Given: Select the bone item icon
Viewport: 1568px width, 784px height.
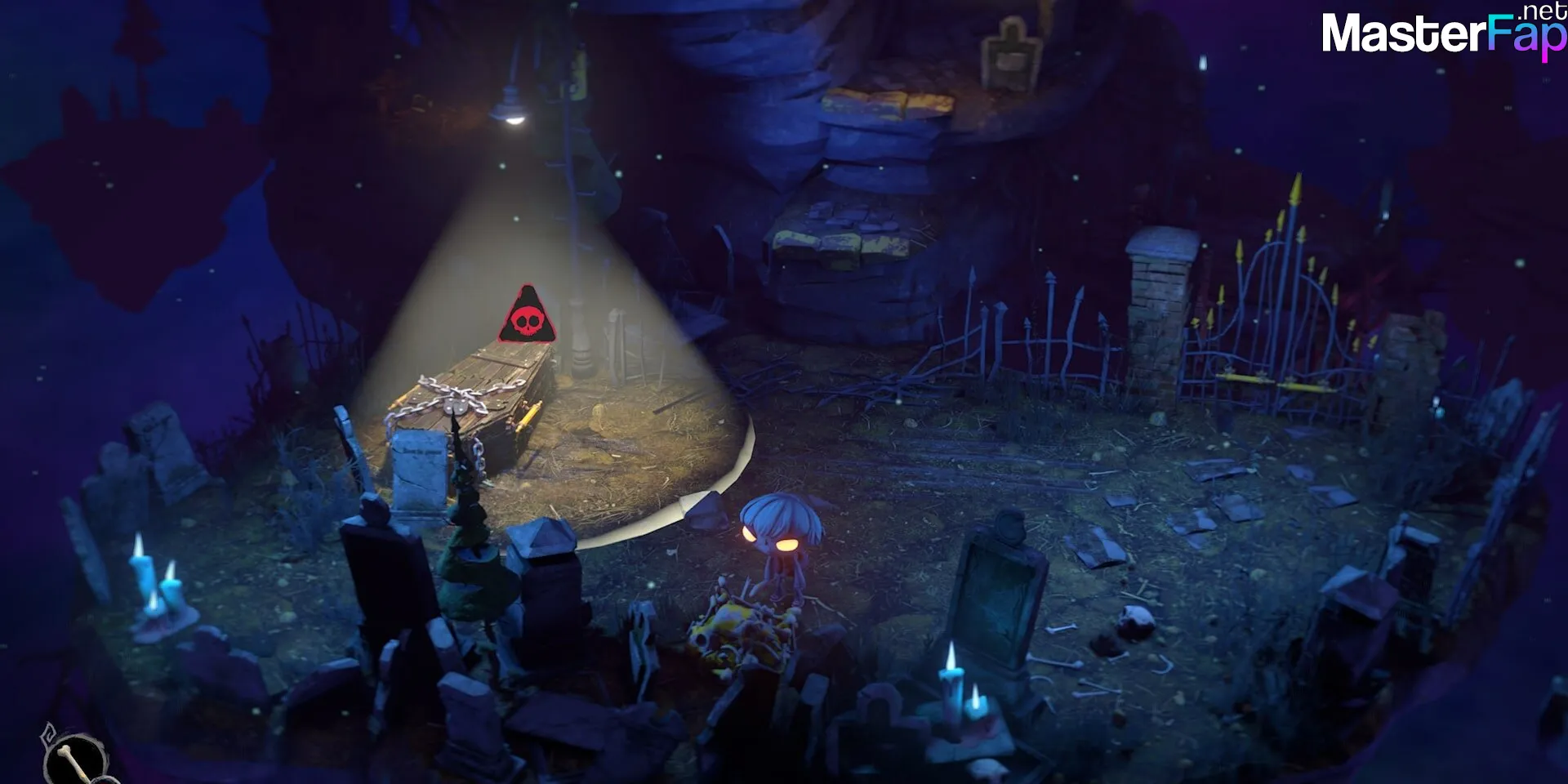Looking at the screenshot, I should [x=76, y=758].
